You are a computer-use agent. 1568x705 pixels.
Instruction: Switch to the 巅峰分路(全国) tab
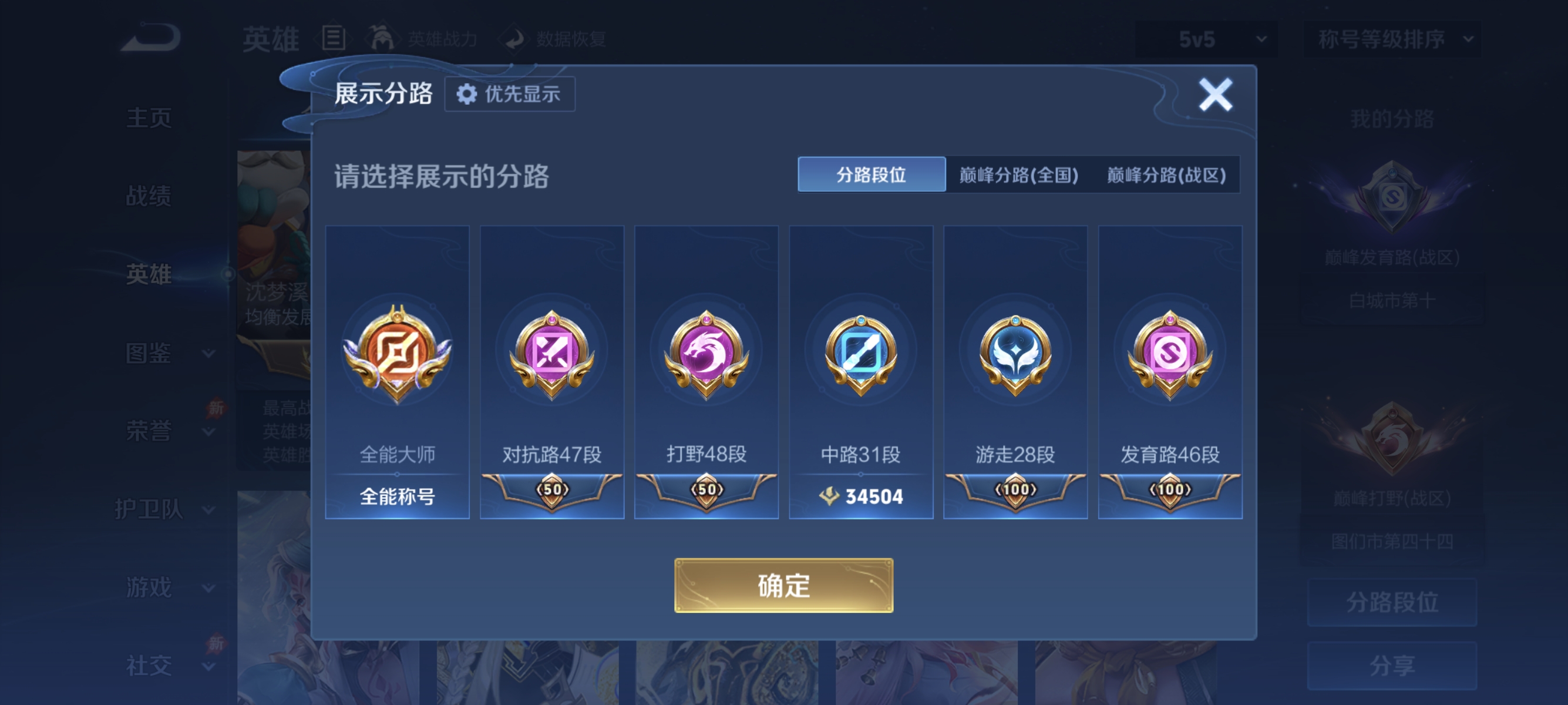[1018, 175]
